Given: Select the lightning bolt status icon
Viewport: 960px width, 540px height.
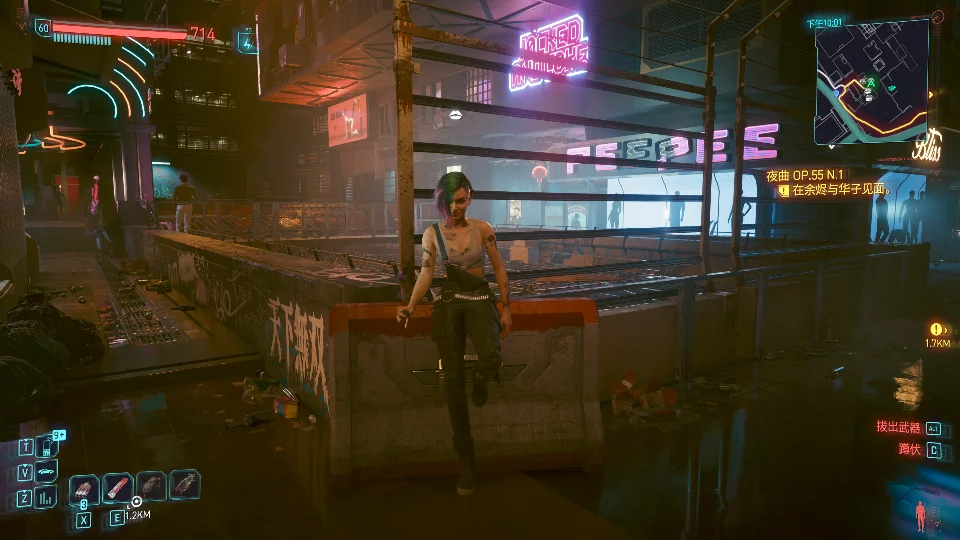Looking at the screenshot, I should click(x=245, y=40).
